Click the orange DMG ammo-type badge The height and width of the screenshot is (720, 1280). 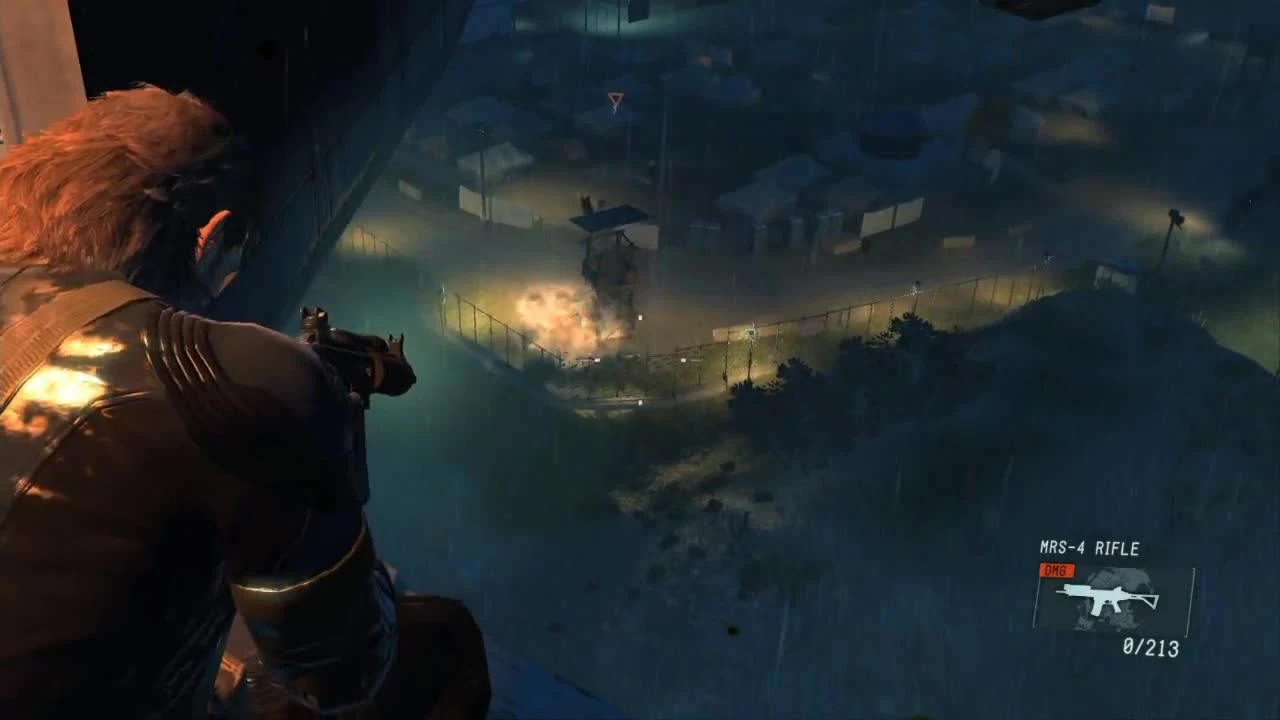click(x=1056, y=569)
